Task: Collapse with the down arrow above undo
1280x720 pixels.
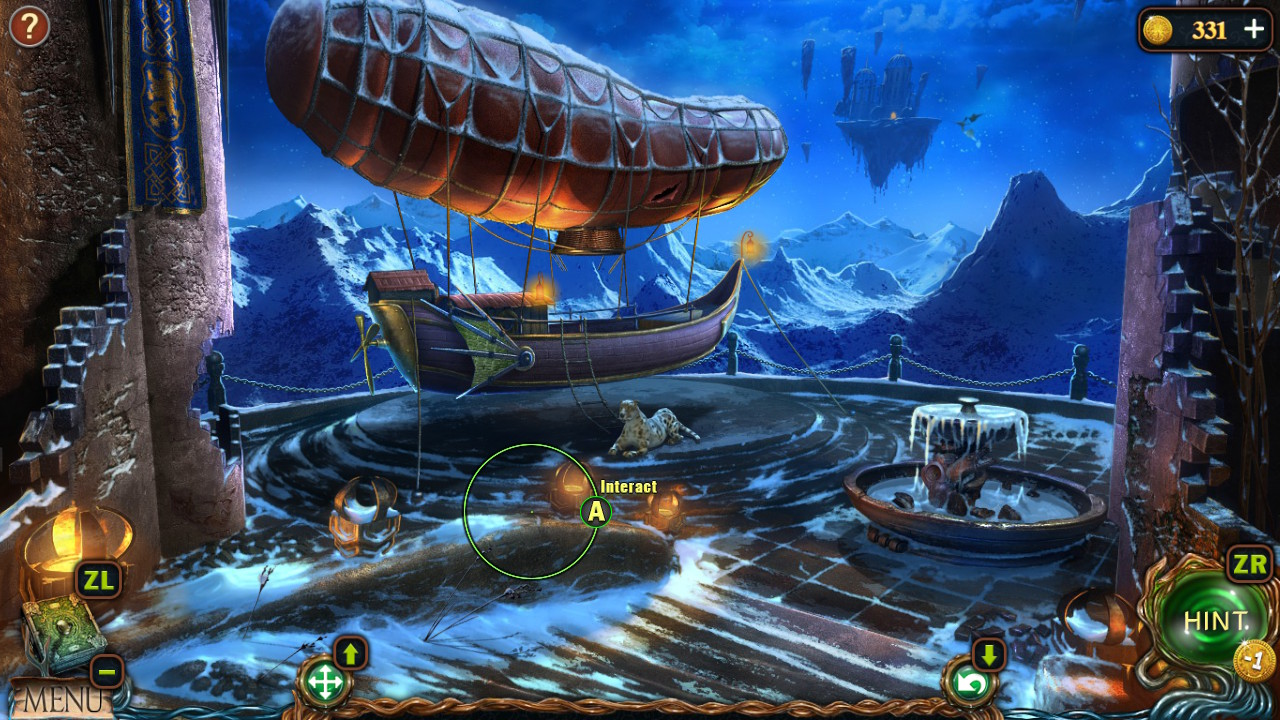Action: click(x=988, y=655)
